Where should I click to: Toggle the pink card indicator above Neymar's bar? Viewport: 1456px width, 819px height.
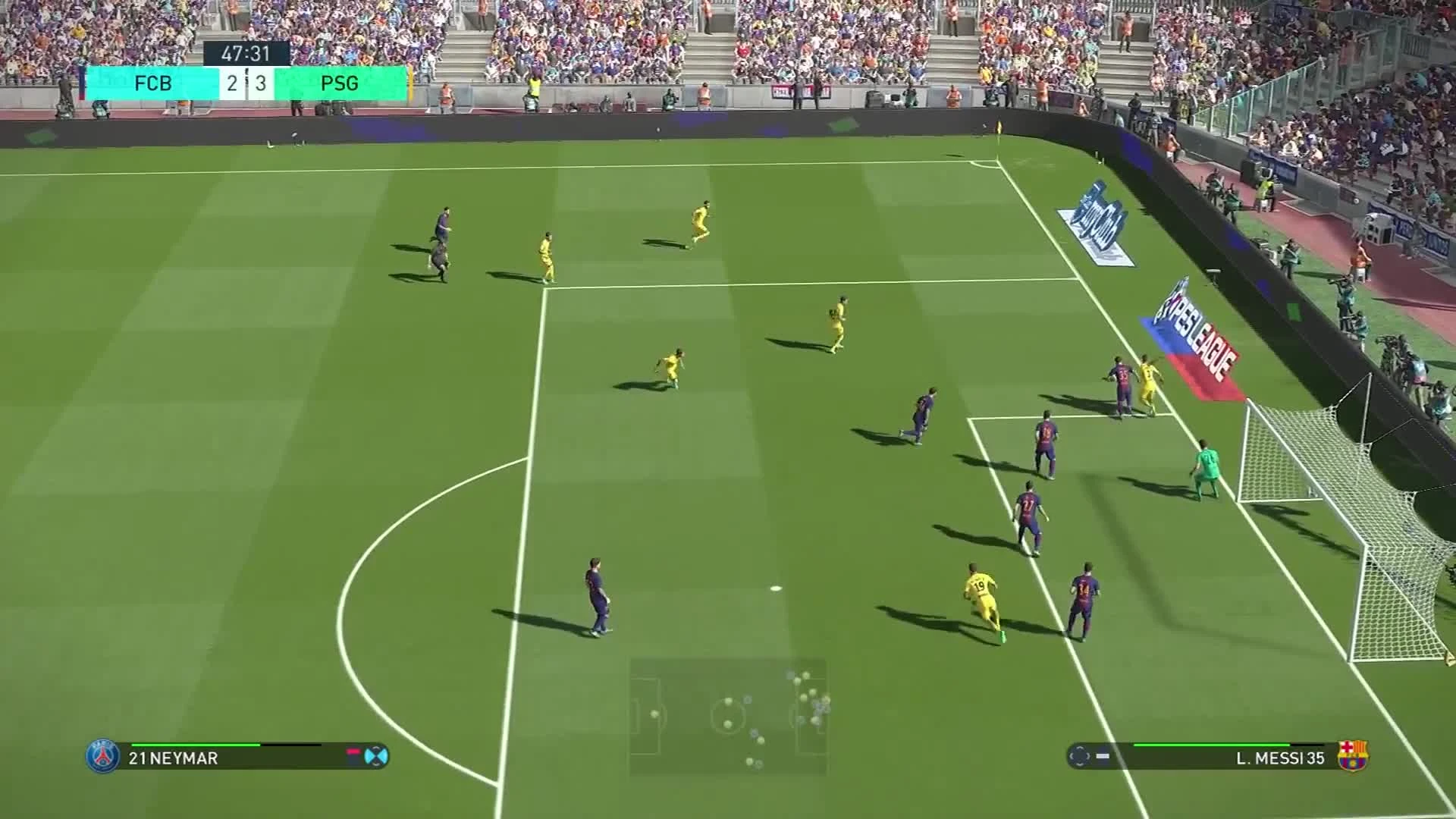(353, 752)
